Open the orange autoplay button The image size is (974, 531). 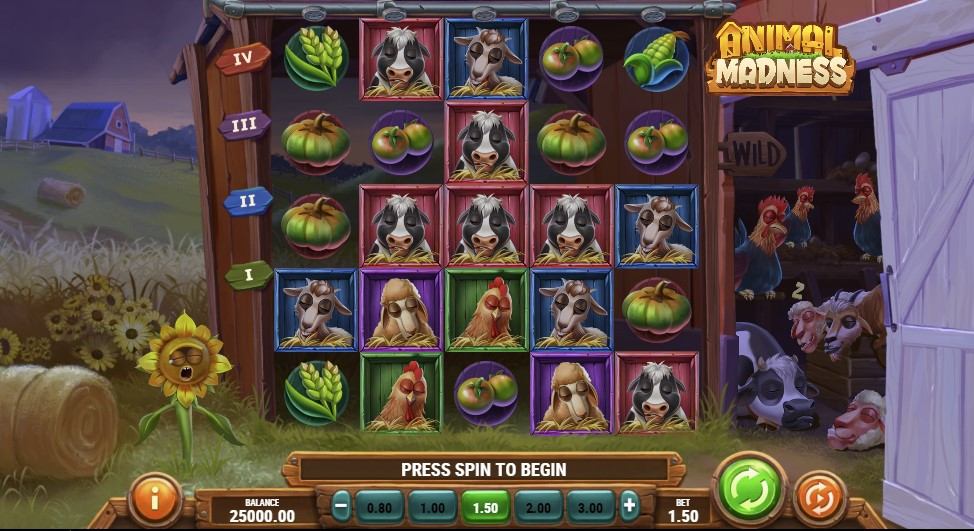[821, 496]
